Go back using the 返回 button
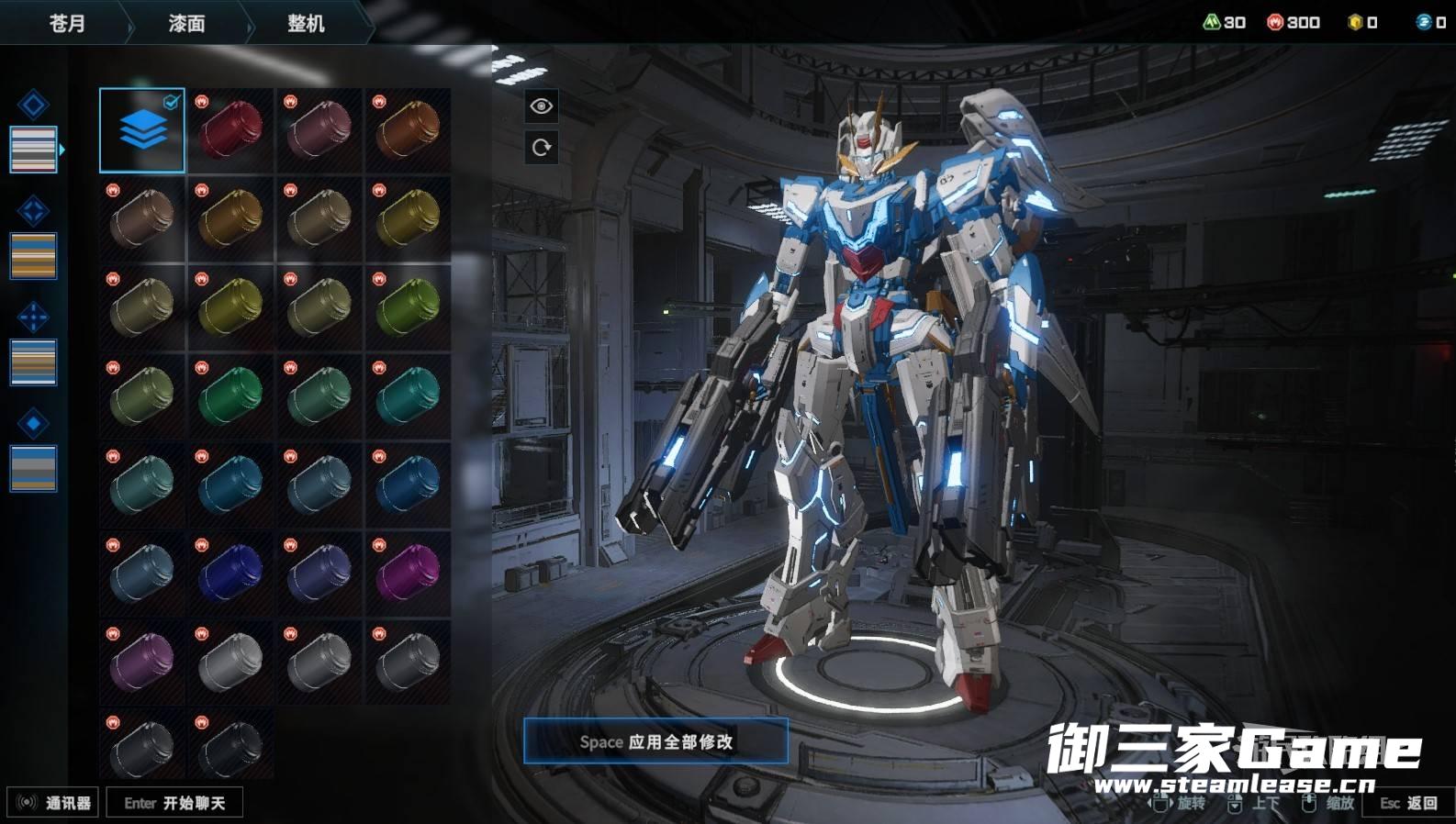This screenshot has height=824, width=1456. point(1409,803)
